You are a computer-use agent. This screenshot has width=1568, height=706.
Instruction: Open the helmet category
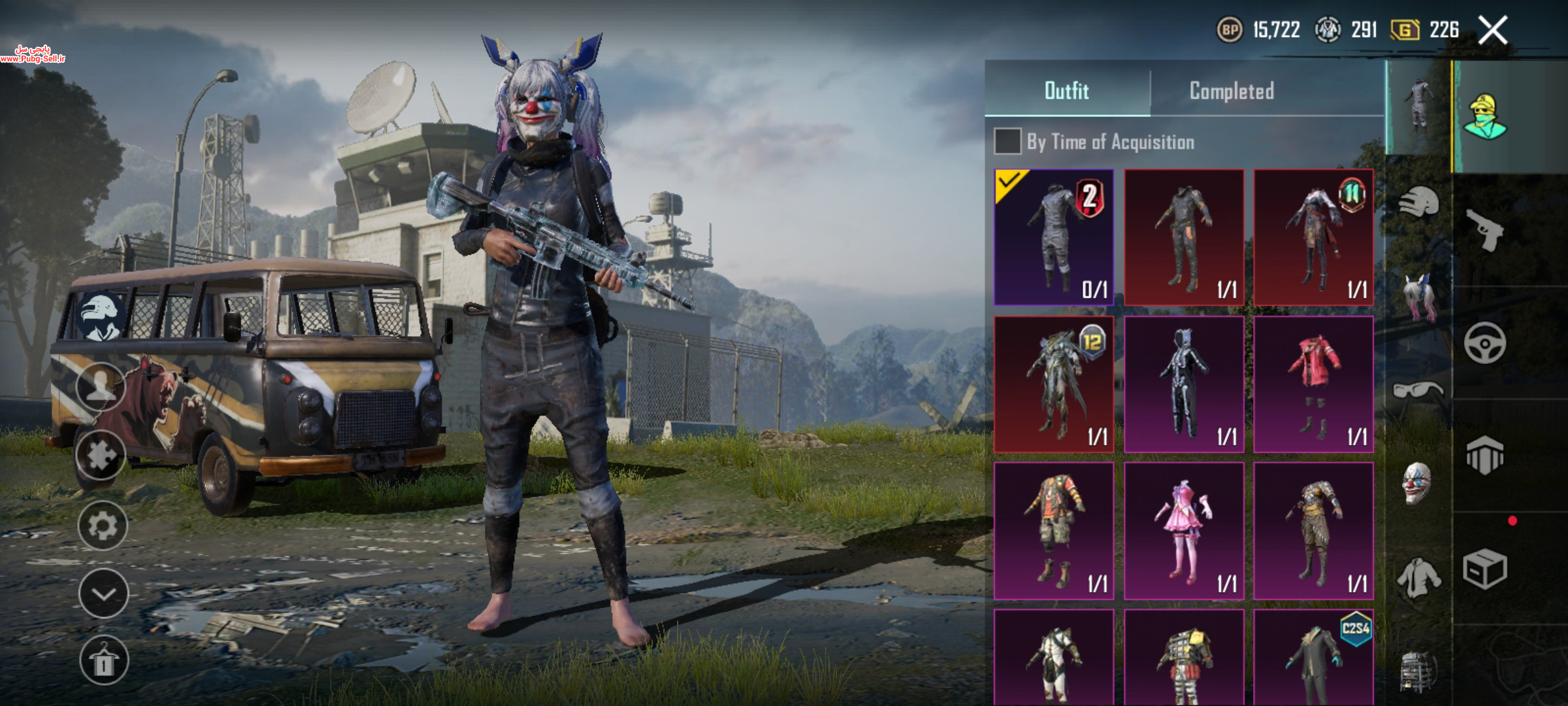point(1419,203)
